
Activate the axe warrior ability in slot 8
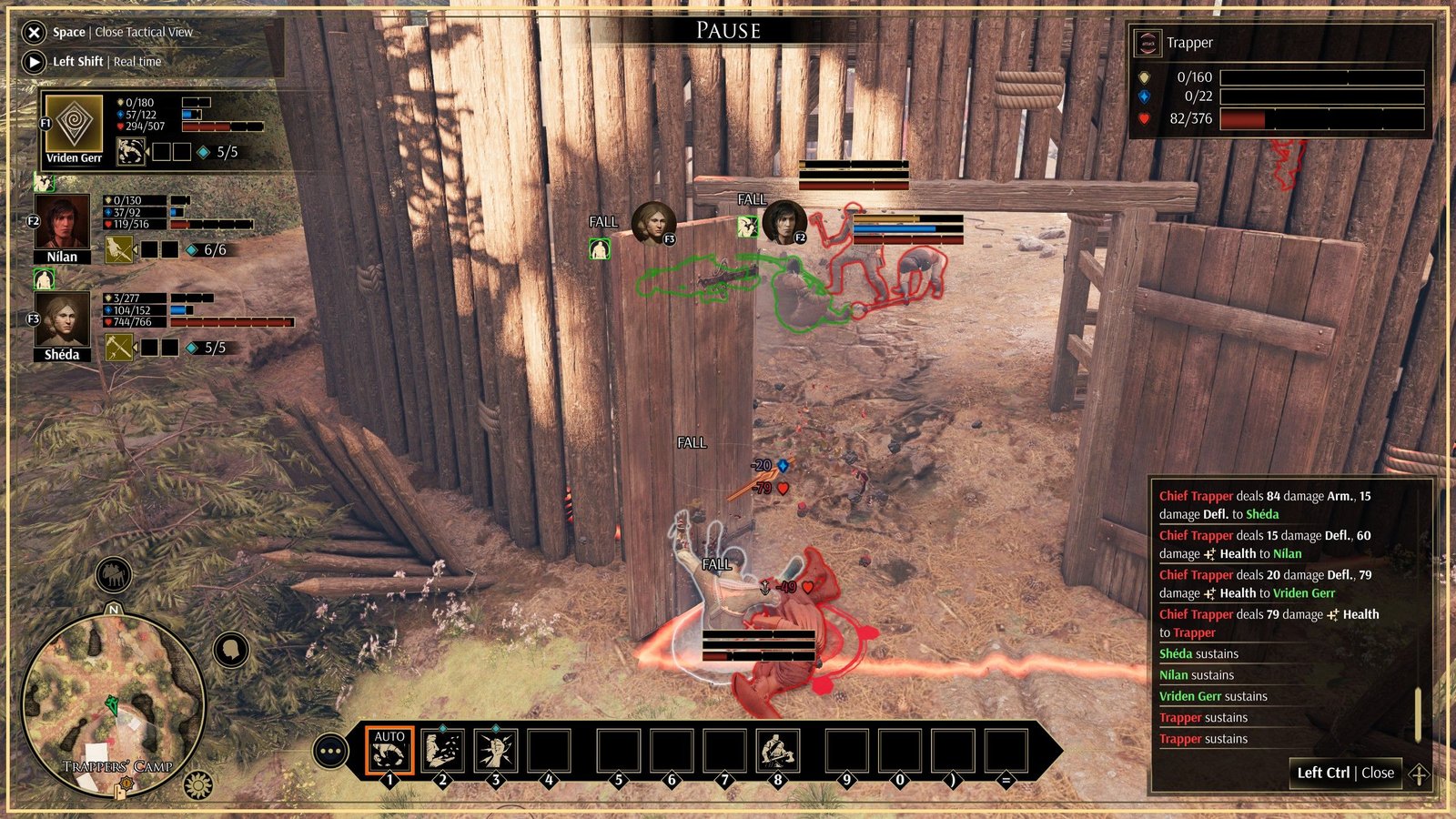click(x=777, y=752)
